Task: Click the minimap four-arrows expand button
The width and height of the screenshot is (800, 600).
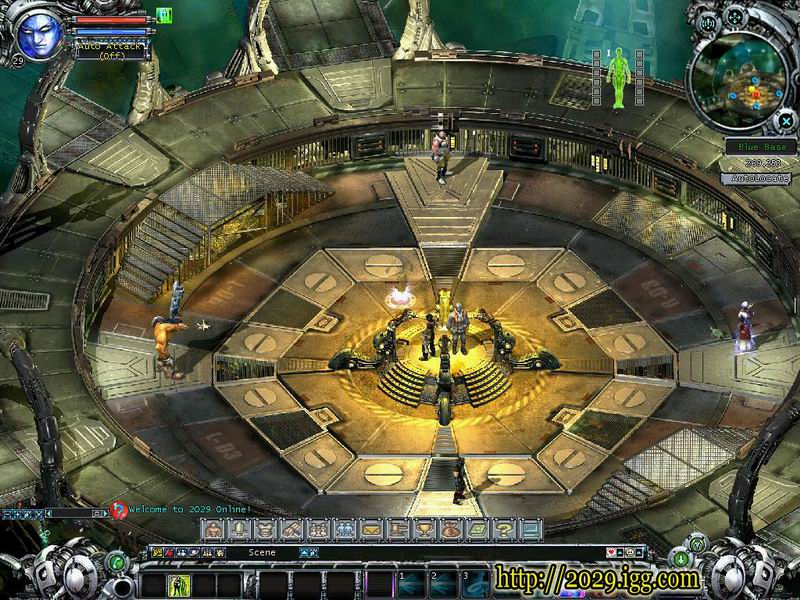Action: click(735, 17)
